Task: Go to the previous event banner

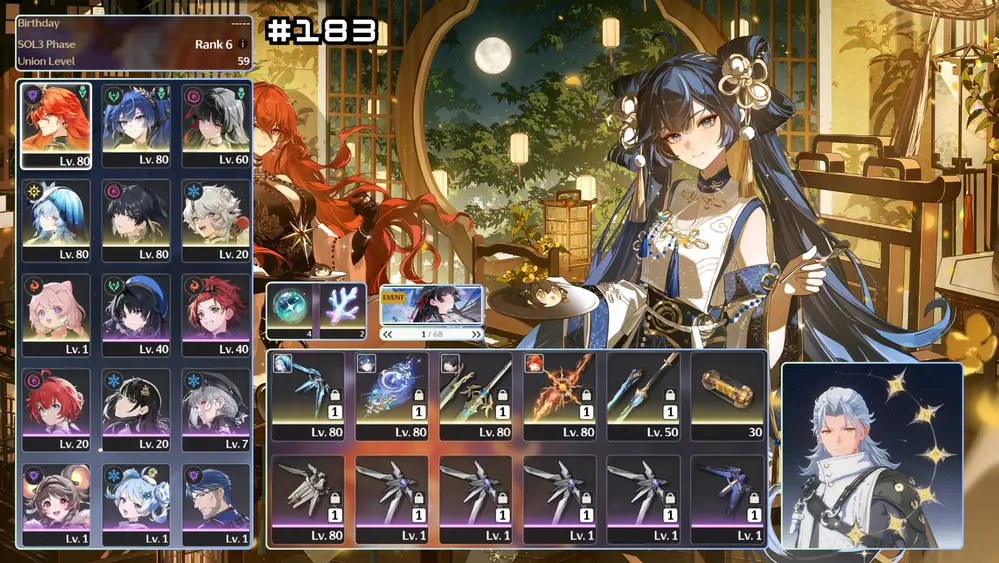Action: tap(388, 334)
